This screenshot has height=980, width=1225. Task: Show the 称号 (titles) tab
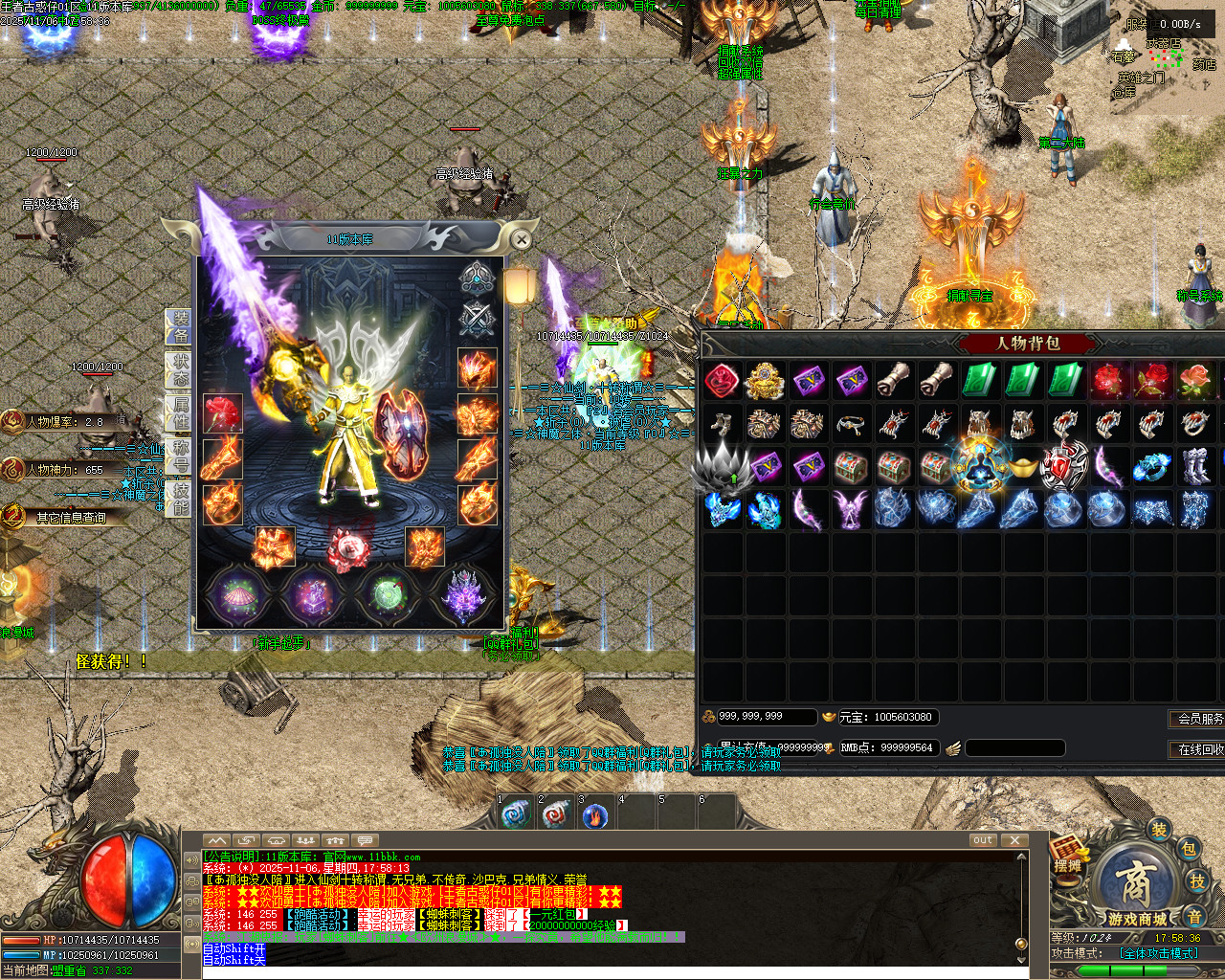(180, 457)
